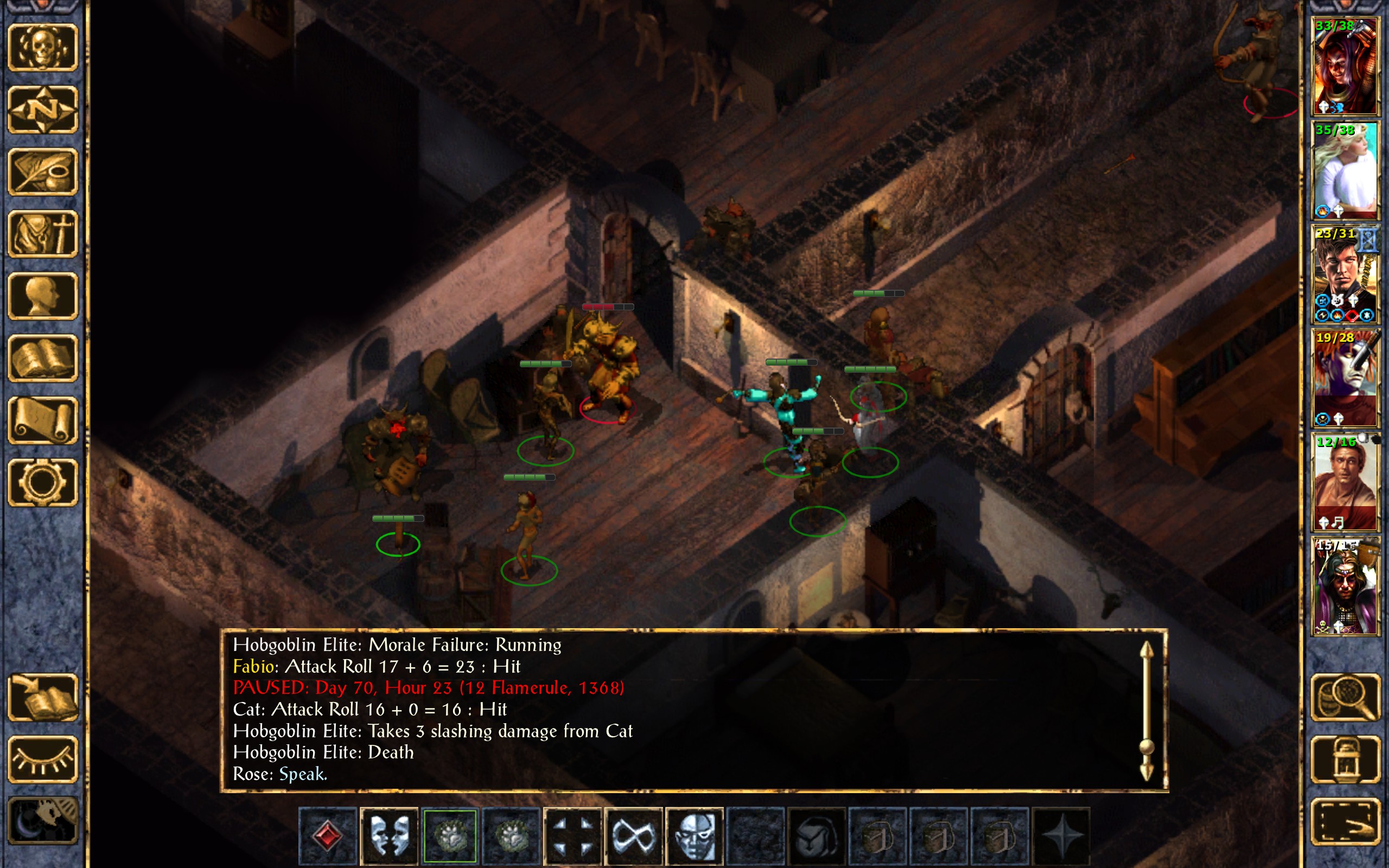Open the area map with the compass button
Screen dimensions: 1389x868
pyautogui.click(x=42, y=110)
